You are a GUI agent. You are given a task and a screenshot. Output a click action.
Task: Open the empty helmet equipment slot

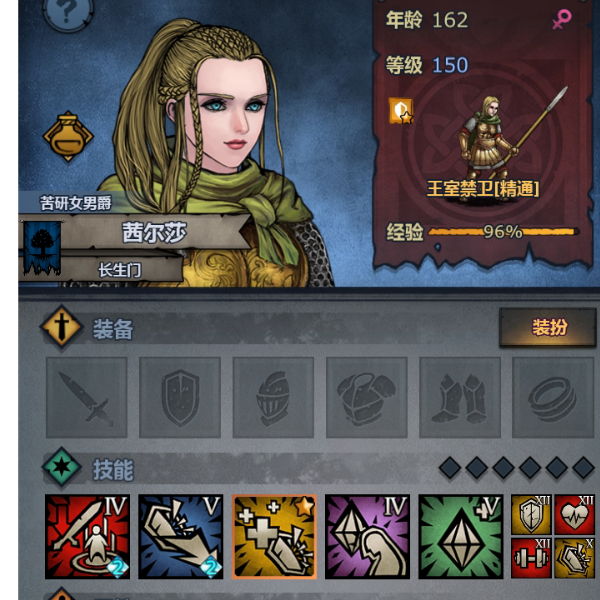273,398
